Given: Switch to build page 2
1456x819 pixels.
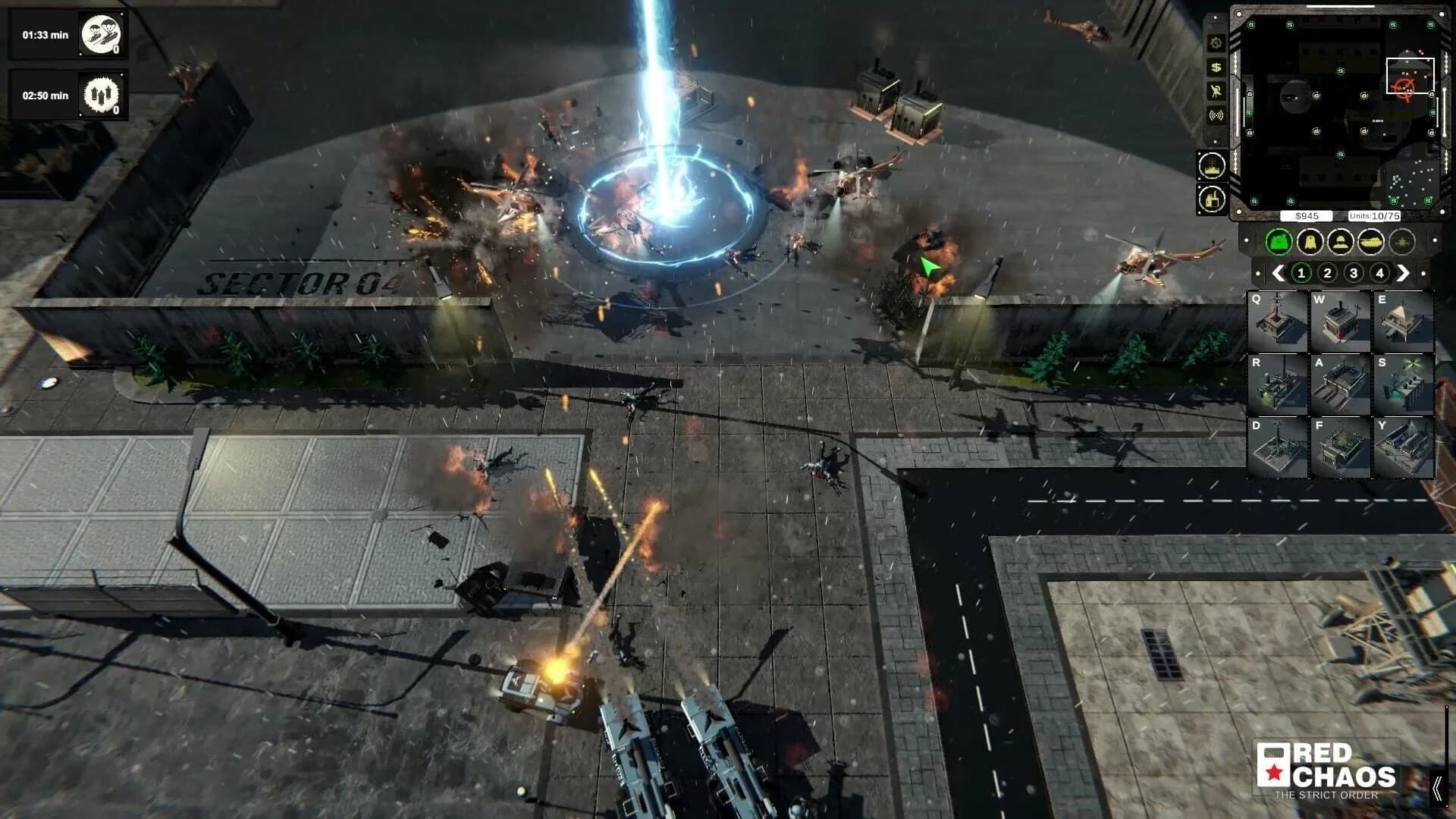Looking at the screenshot, I should [x=1328, y=271].
